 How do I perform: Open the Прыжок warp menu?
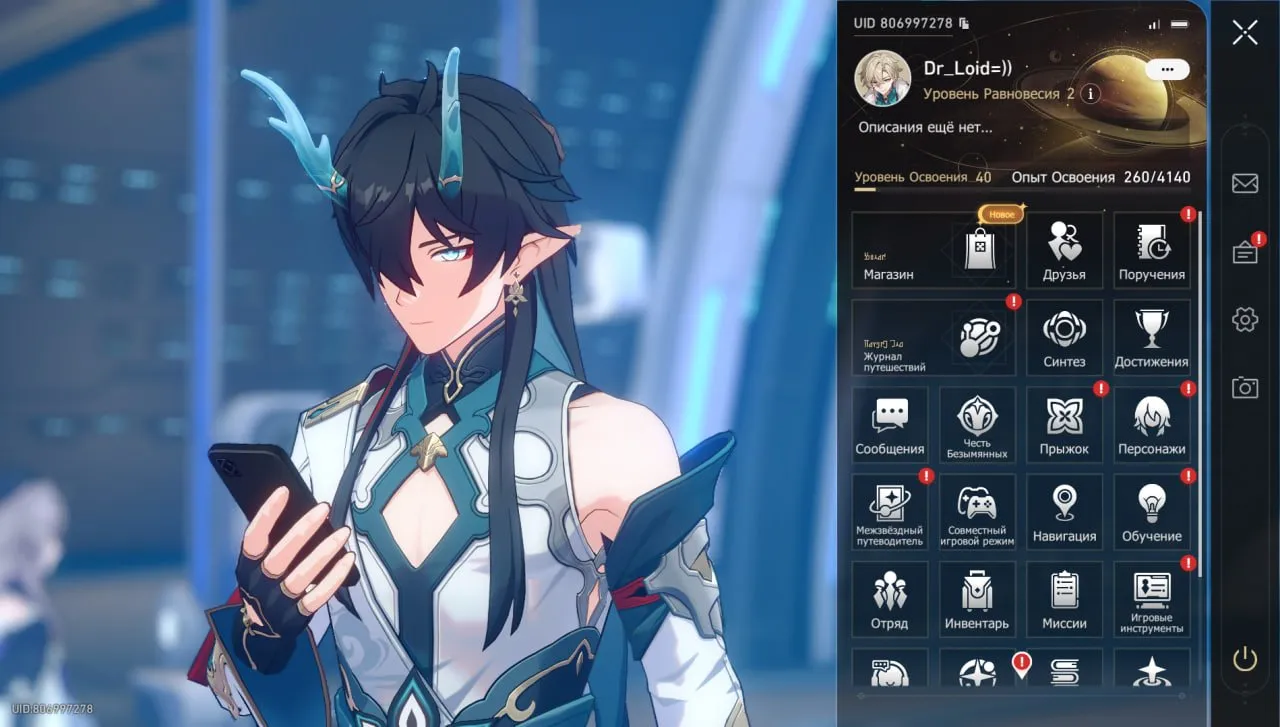[x=1064, y=425]
